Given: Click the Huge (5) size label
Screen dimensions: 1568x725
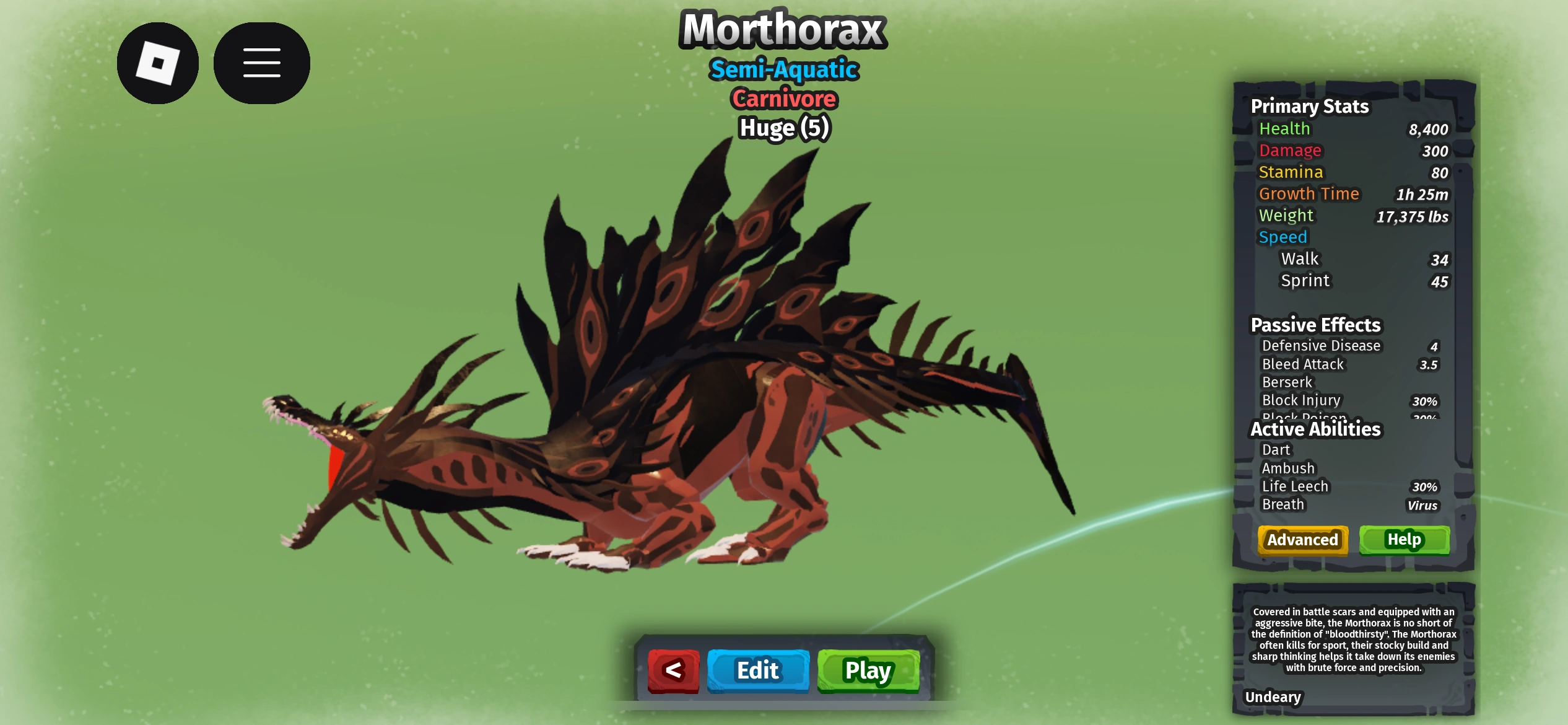Looking at the screenshot, I should (783, 128).
